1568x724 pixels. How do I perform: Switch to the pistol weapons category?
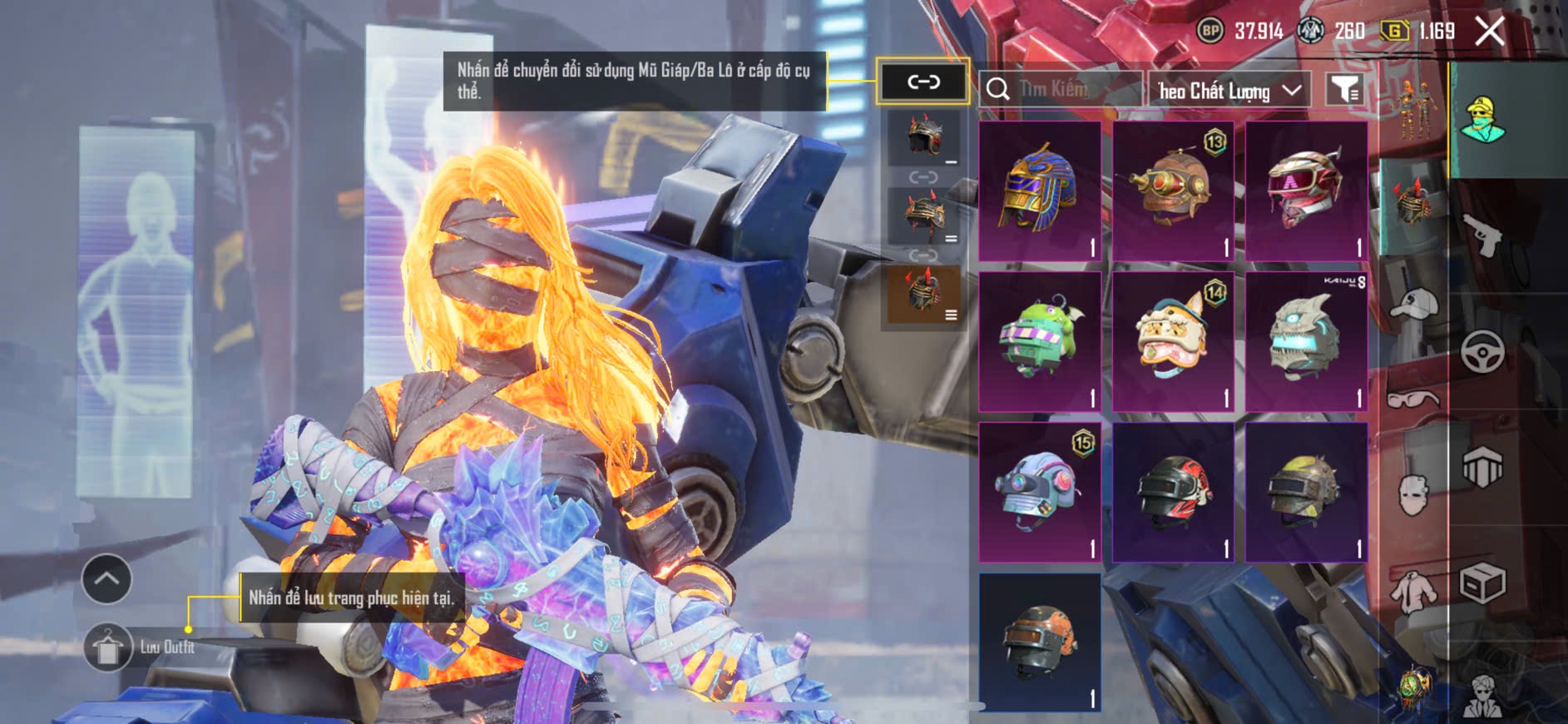pos(1482,235)
